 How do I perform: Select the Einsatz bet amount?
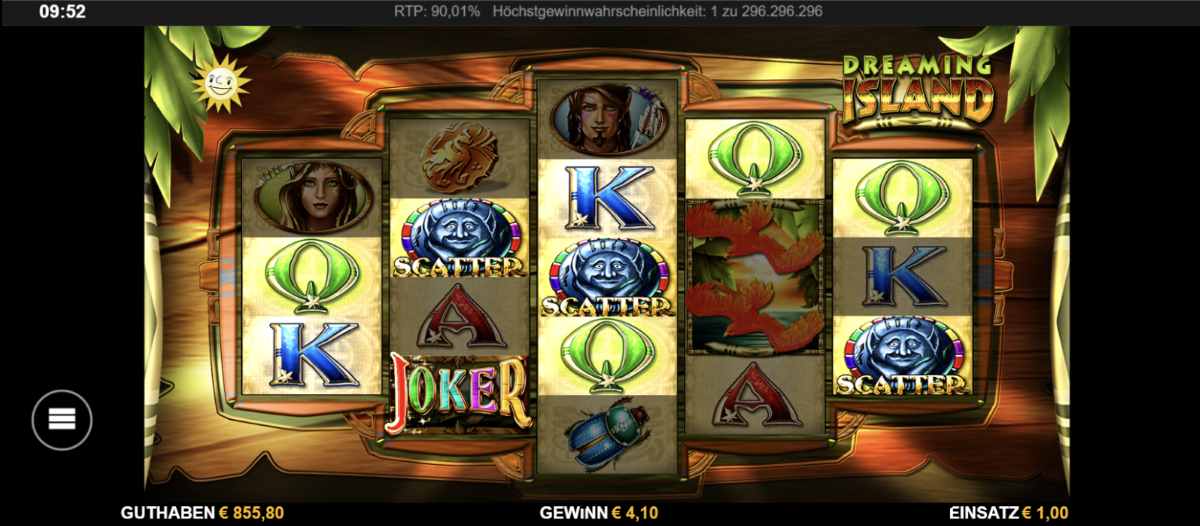coord(1013,513)
